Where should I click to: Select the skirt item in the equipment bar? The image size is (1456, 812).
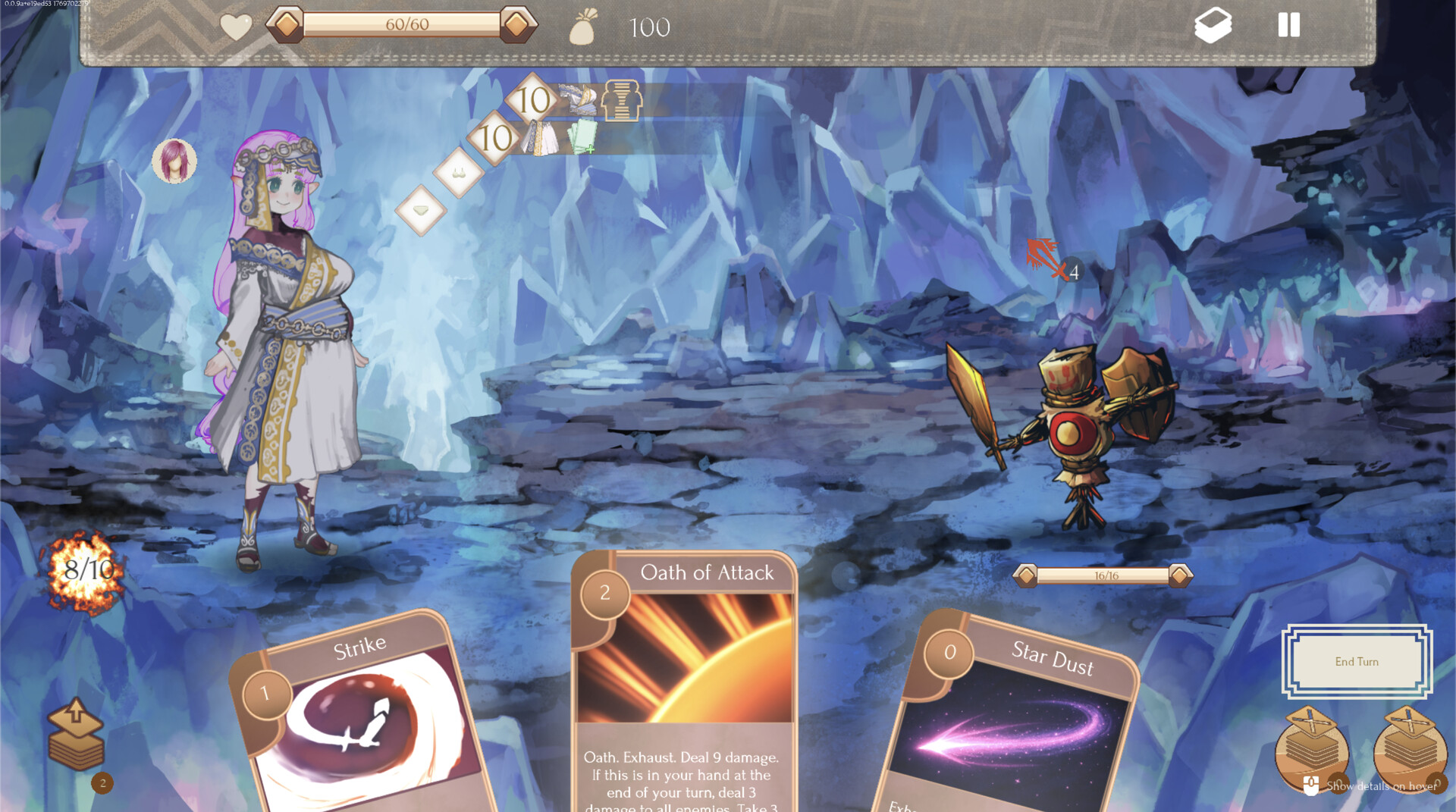(x=540, y=137)
